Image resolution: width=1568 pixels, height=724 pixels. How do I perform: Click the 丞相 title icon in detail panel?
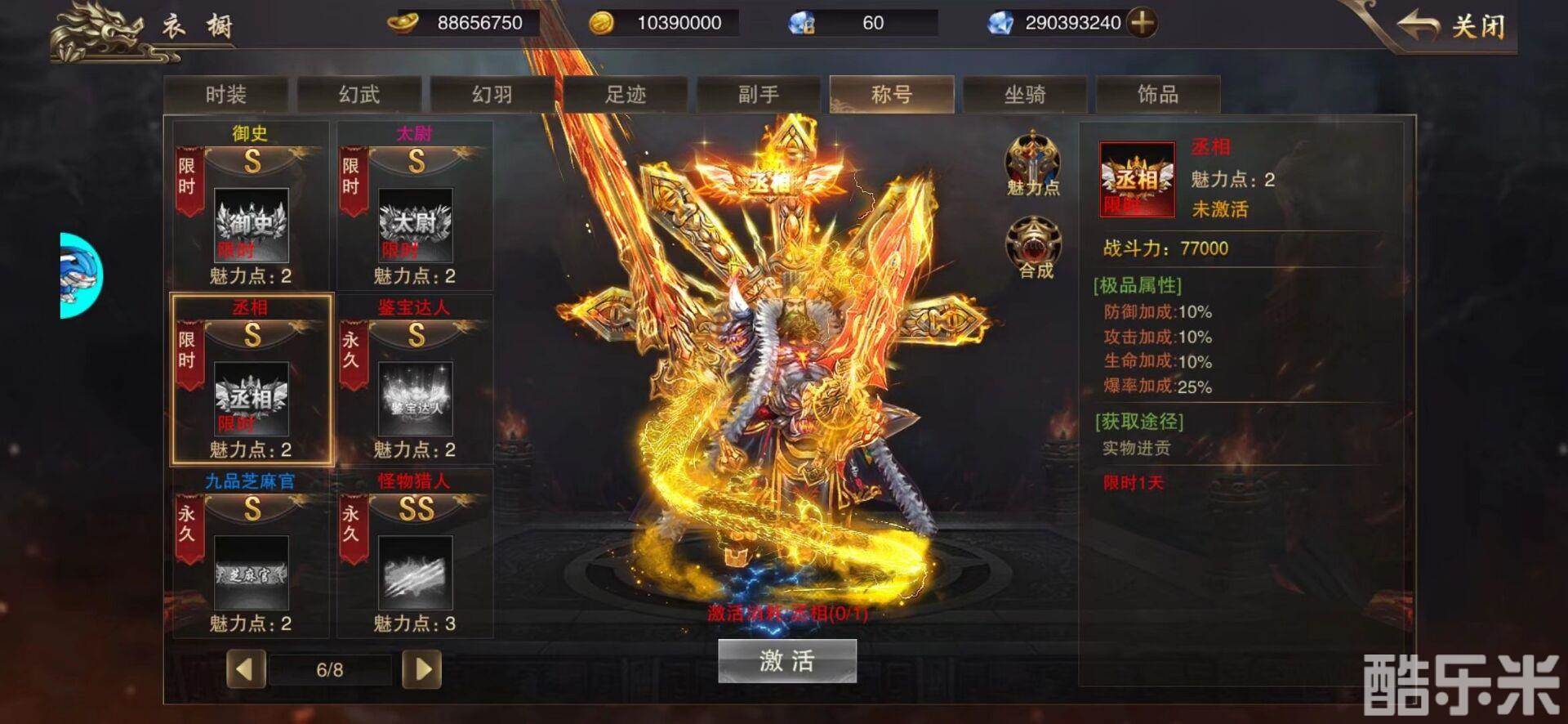click(1136, 178)
